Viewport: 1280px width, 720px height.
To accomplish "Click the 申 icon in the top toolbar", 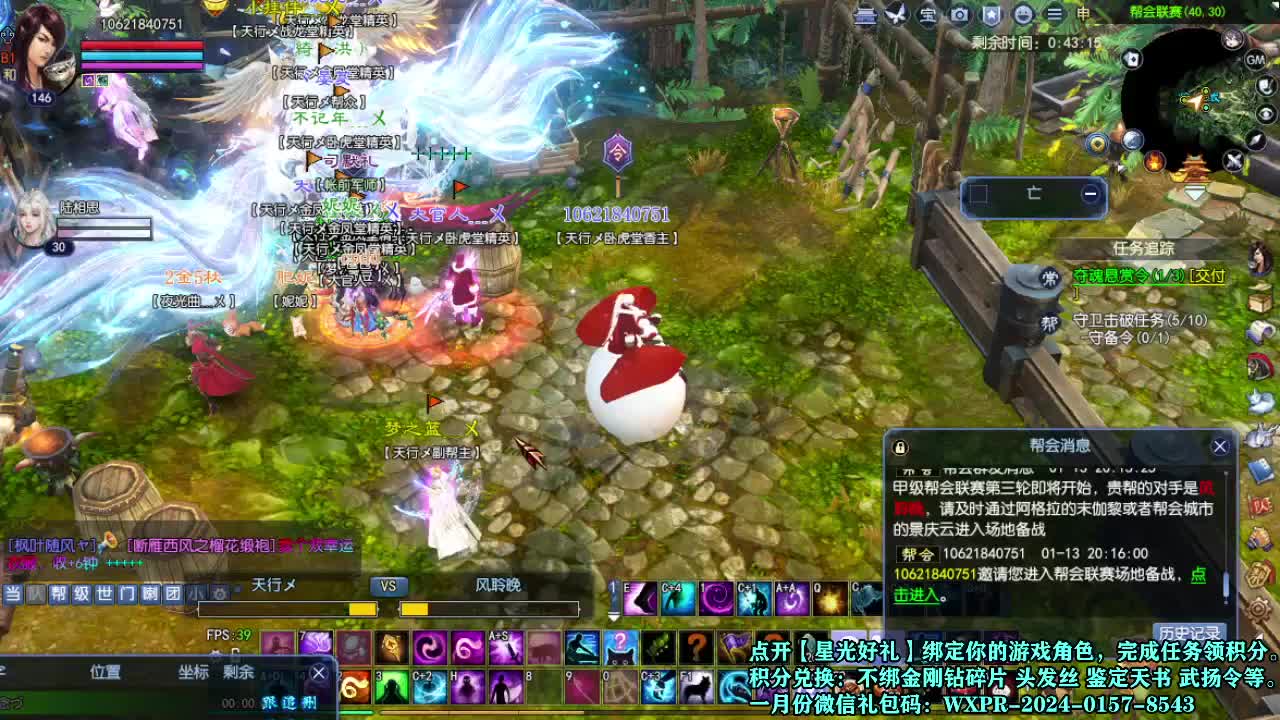I will 1083,15.
